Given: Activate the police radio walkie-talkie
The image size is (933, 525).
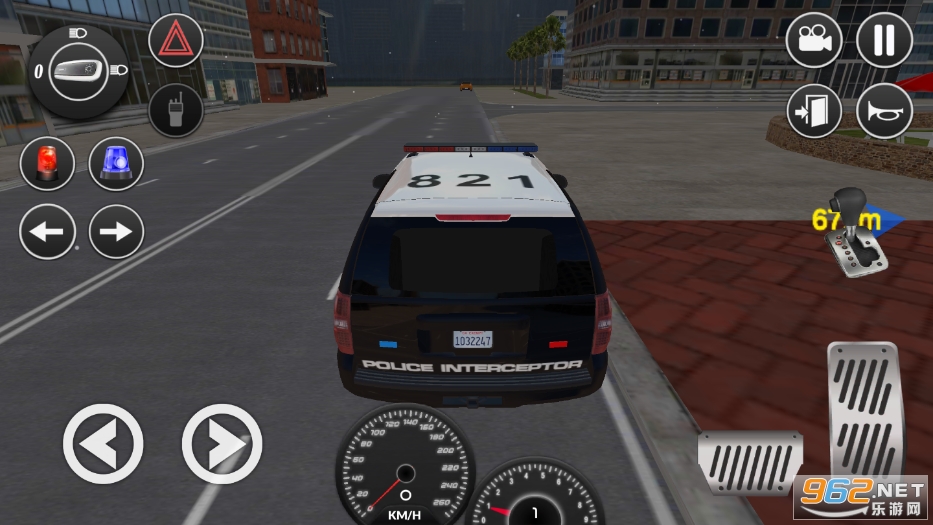Looking at the screenshot, I should (x=176, y=110).
